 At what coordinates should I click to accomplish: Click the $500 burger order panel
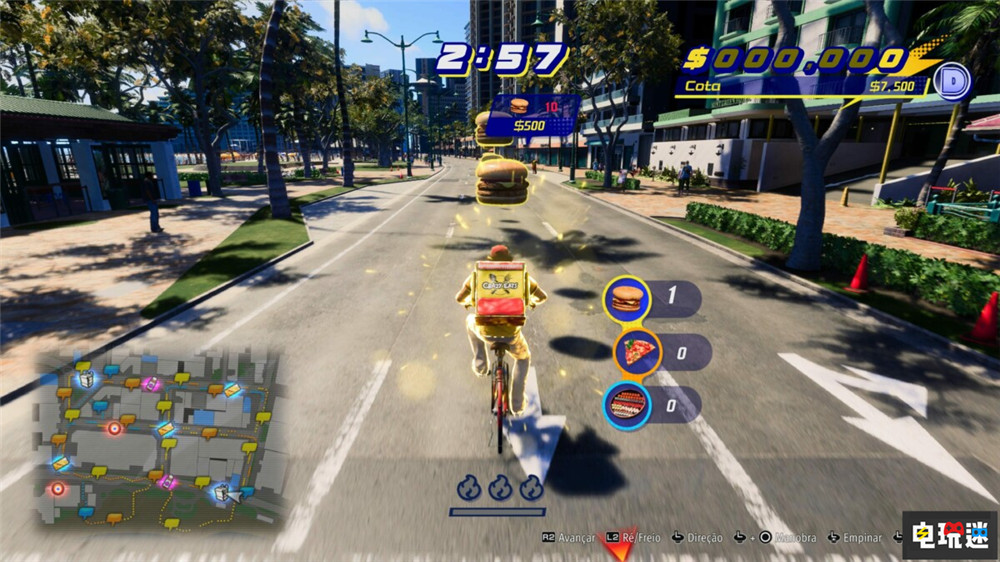pyautogui.click(x=531, y=115)
